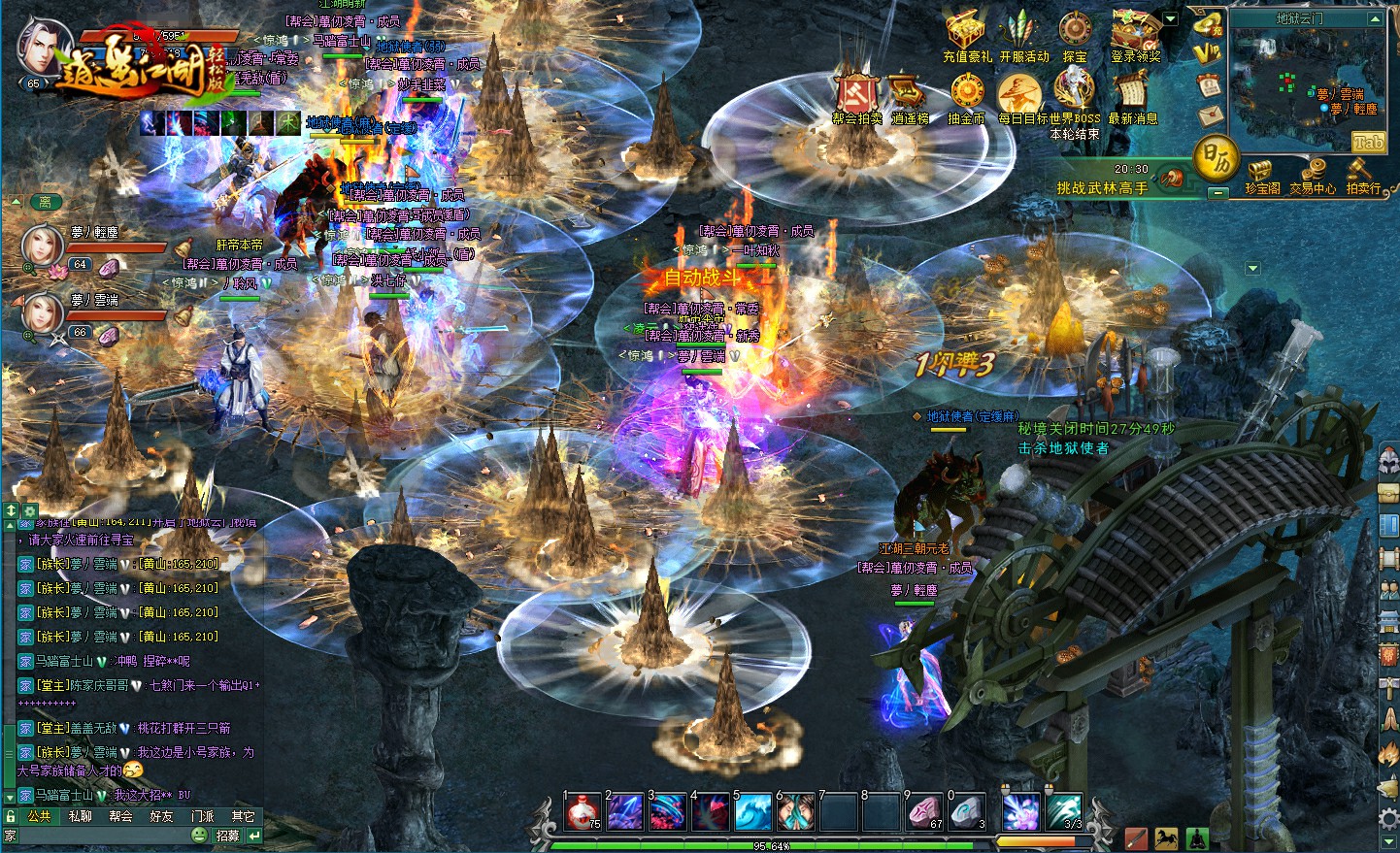Click the gold 日历 calendar button
The width and height of the screenshot is (1400, 853).
pos(1216,158)
